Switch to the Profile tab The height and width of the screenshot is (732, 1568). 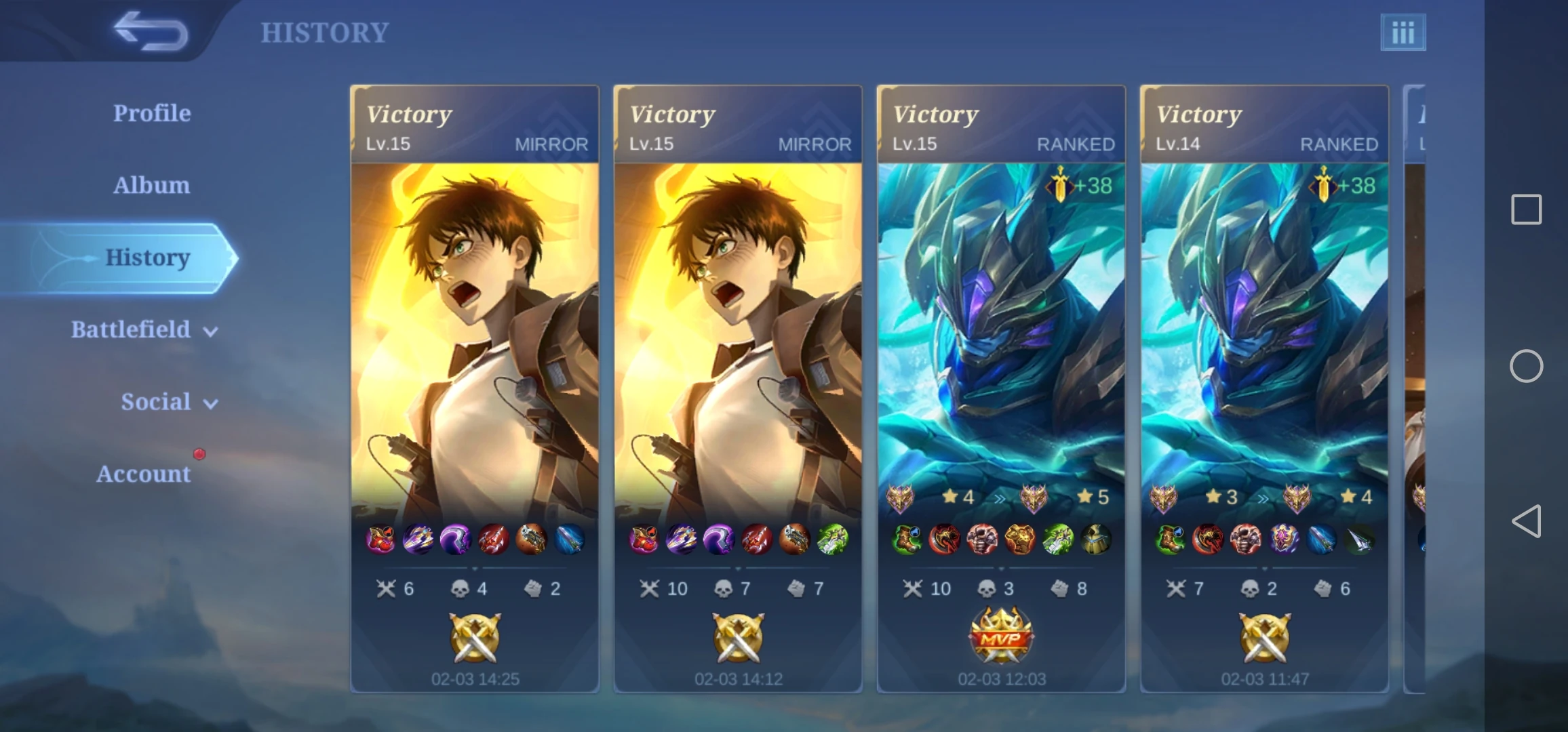point(152,113)
